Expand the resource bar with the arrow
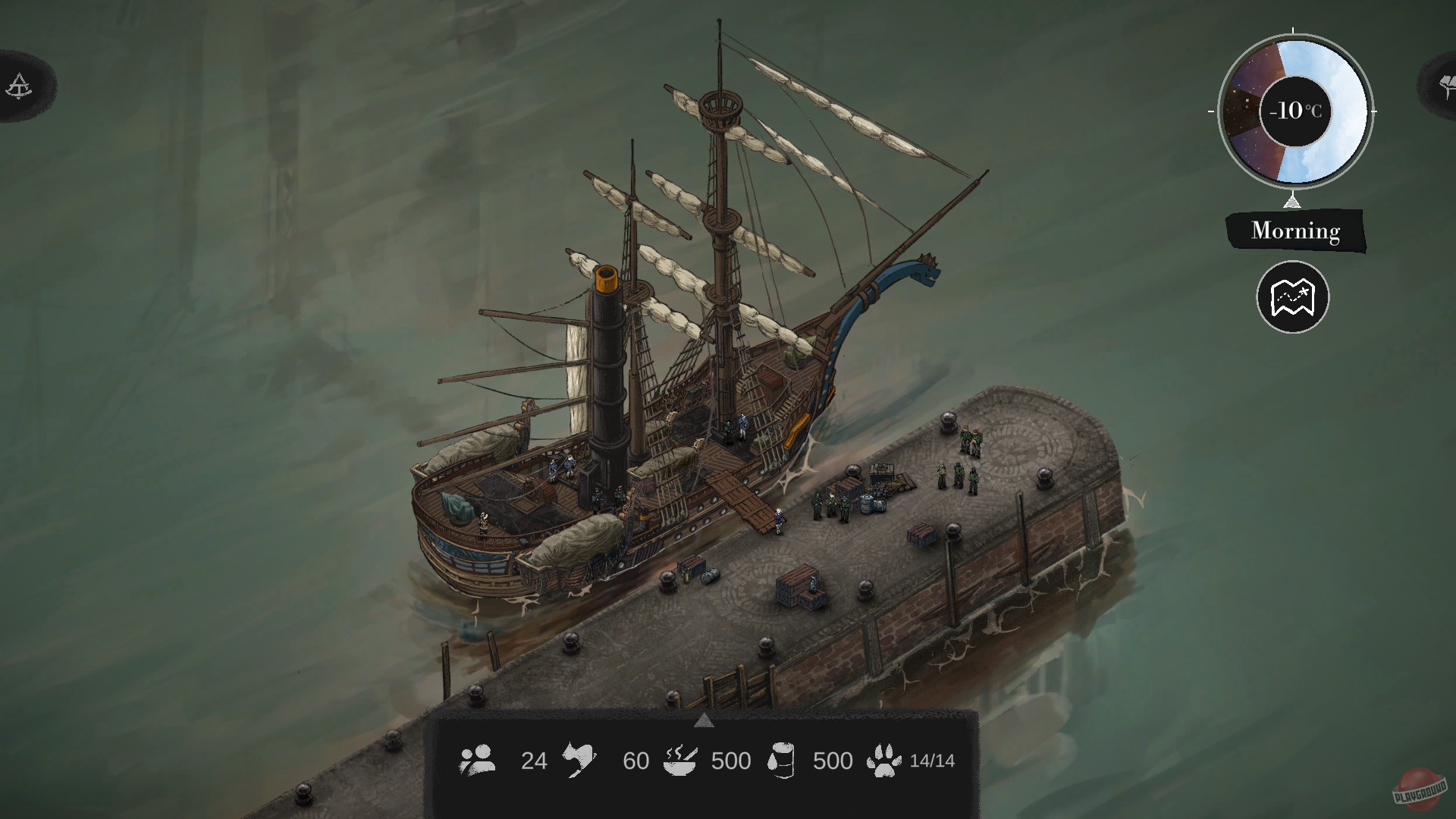The width and height of the screenshot is (1456, 819). [x=704, y=720]
